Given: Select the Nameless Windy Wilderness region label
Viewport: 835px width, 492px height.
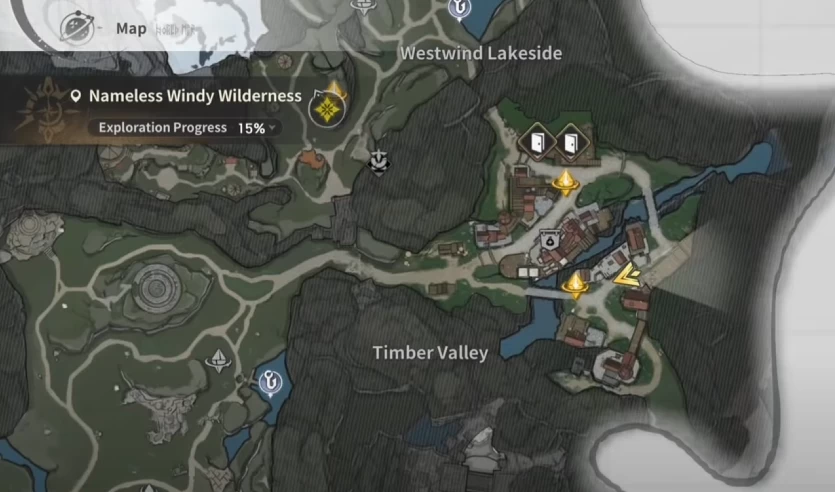Looking at the screenshot, I should coord(194,97).
